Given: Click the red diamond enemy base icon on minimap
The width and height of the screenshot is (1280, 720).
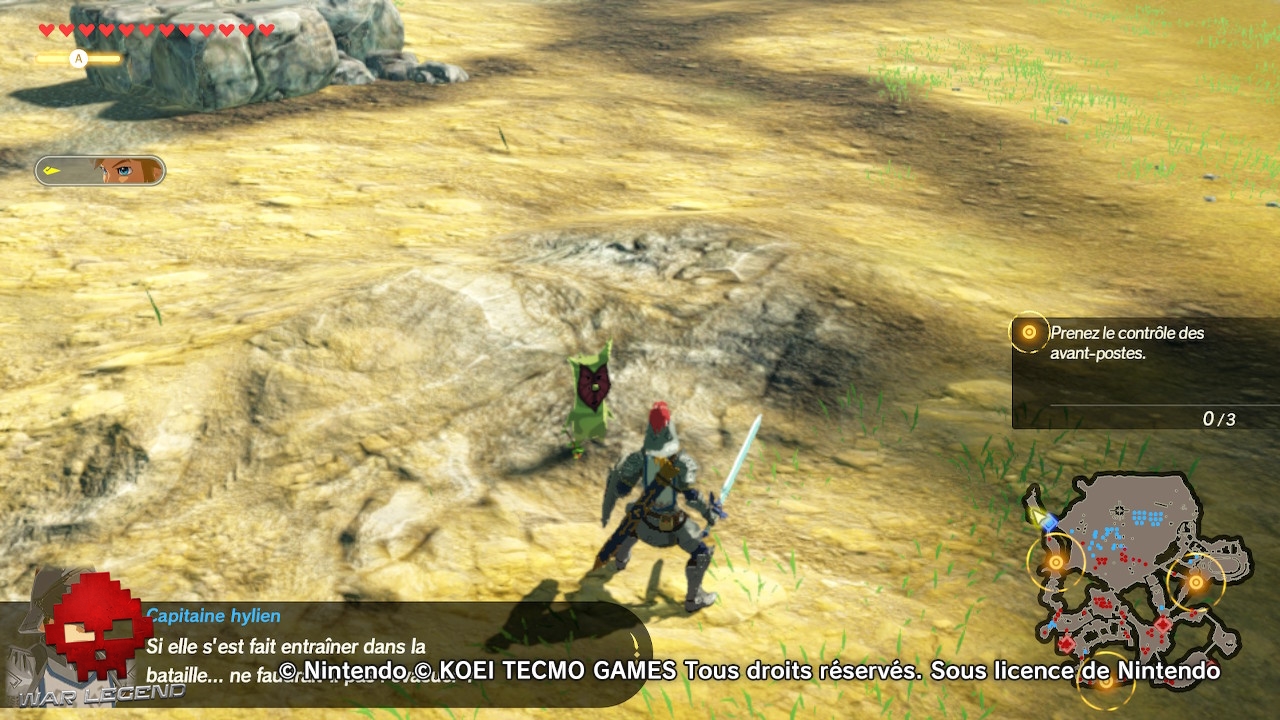Looking at the screenshot, I should pos(1163,624).
